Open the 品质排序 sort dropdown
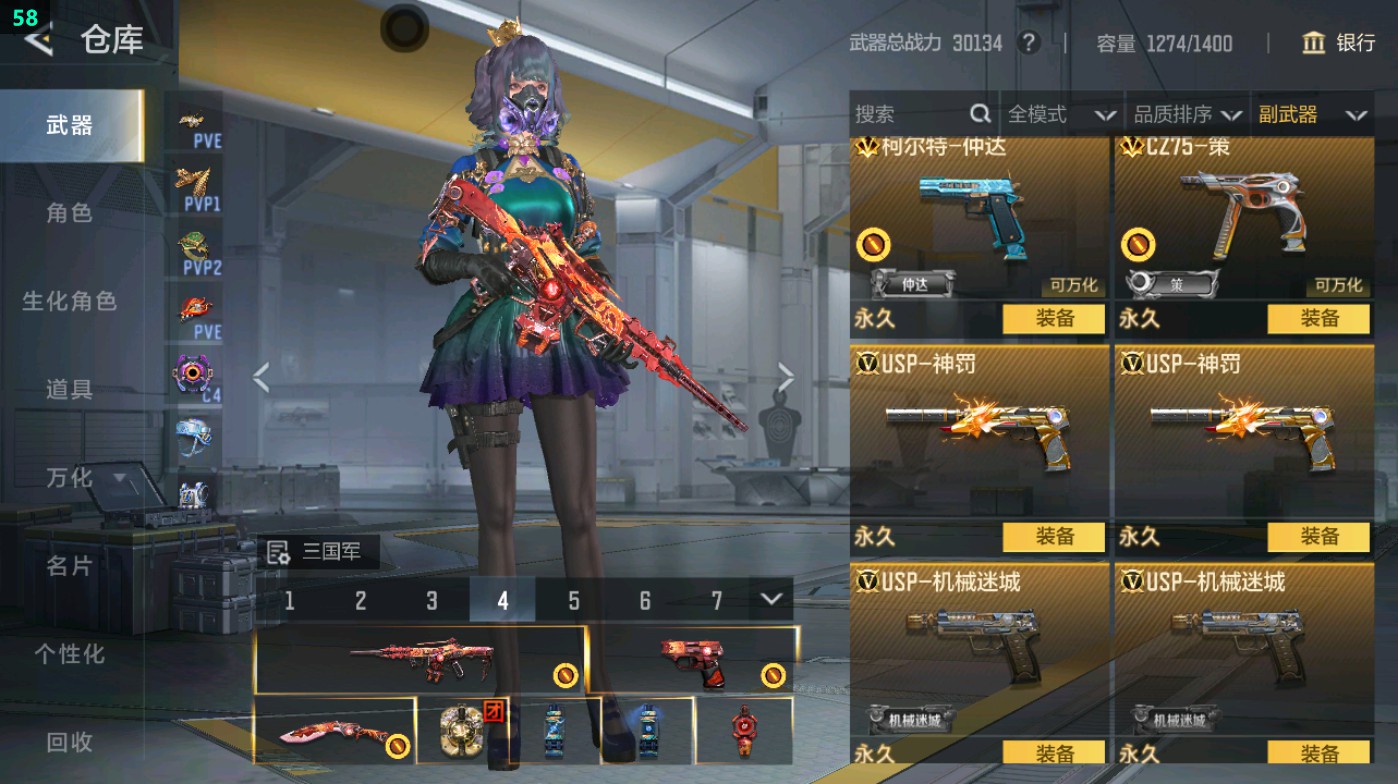This screenshot has height=784, width=1398. 1187,115
